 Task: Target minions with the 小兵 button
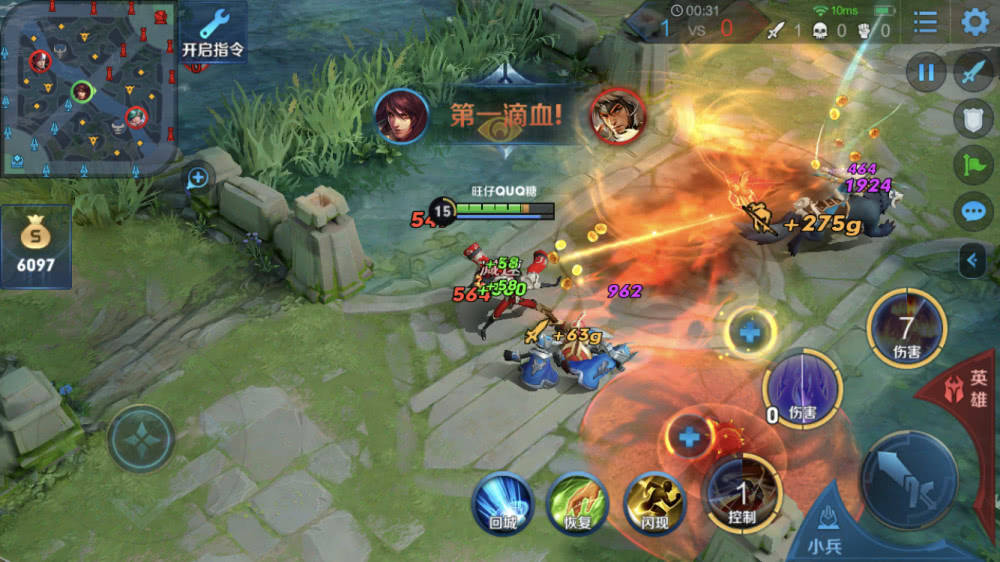[825, 528]
